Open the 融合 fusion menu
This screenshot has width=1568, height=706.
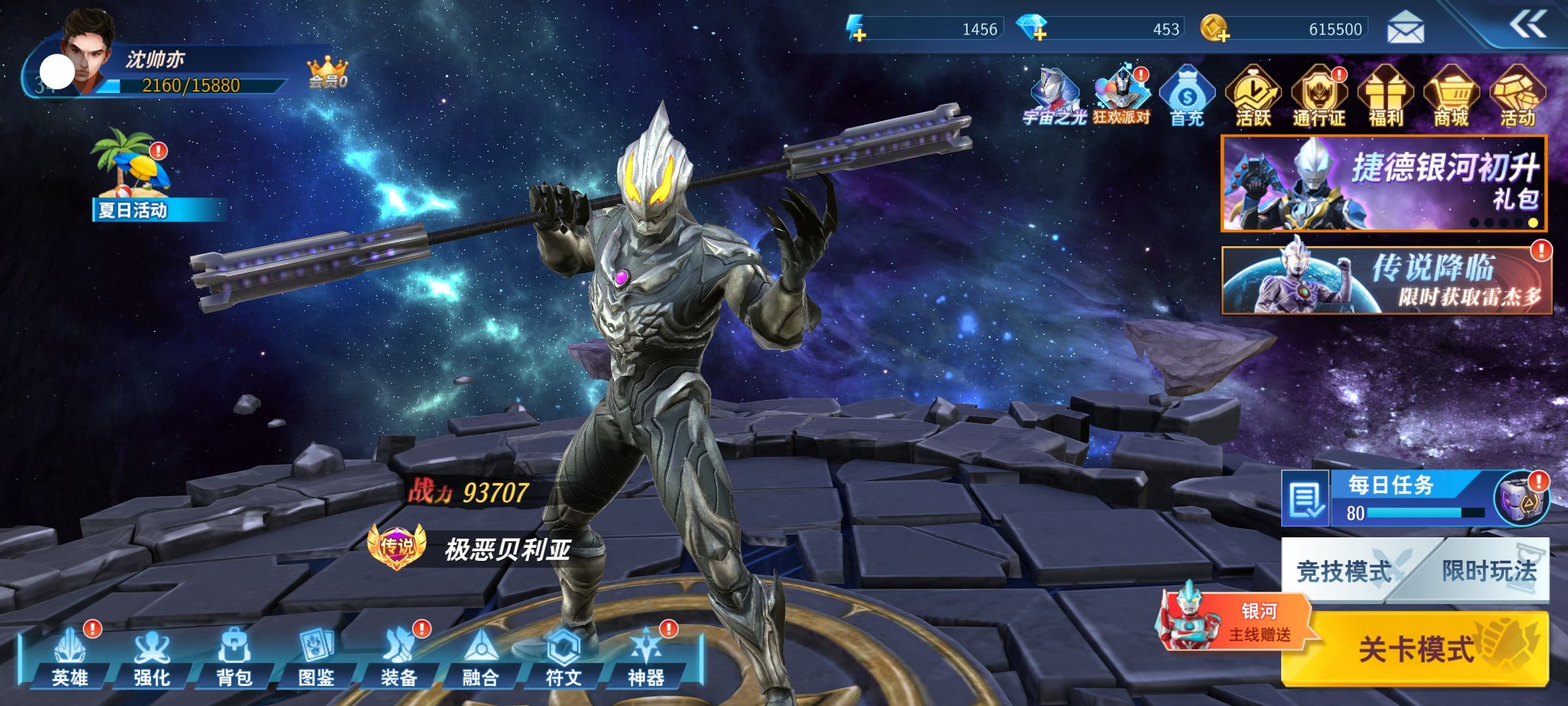pyautogui.click(x=481, y=658)
